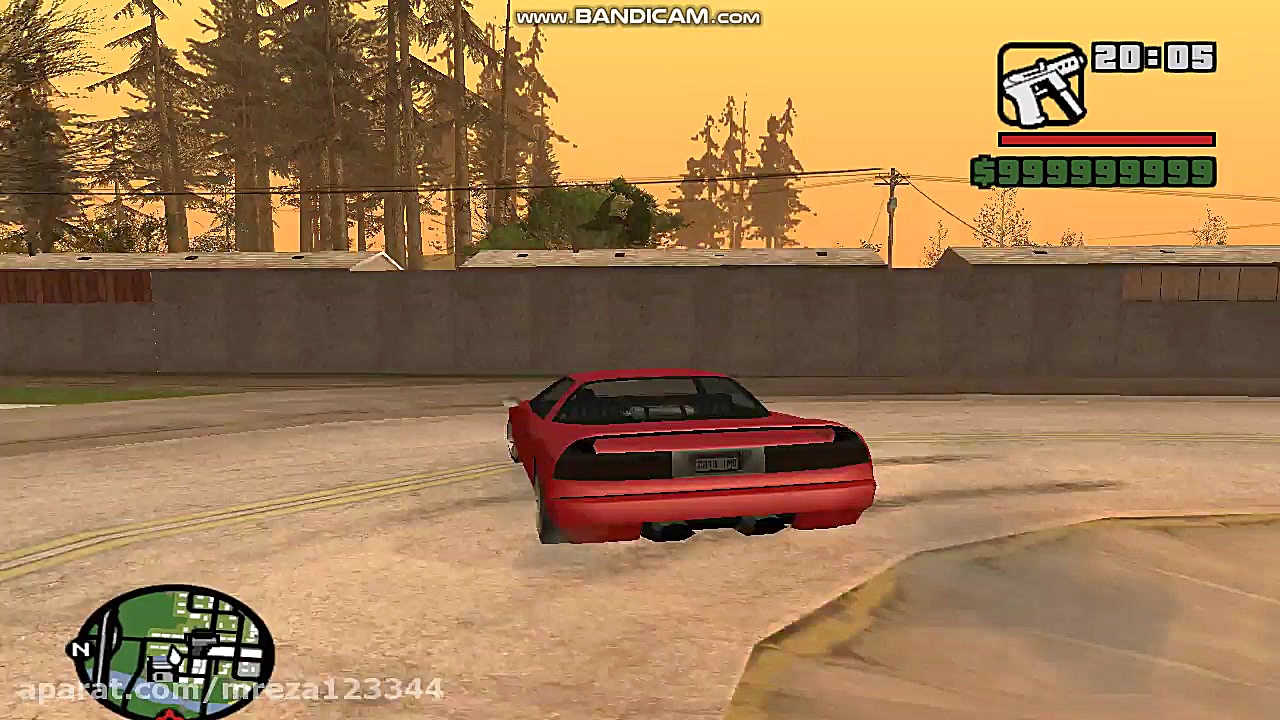
Task: Click the red Infernus car
Action: pyautogui.click(x=690, y=460)
